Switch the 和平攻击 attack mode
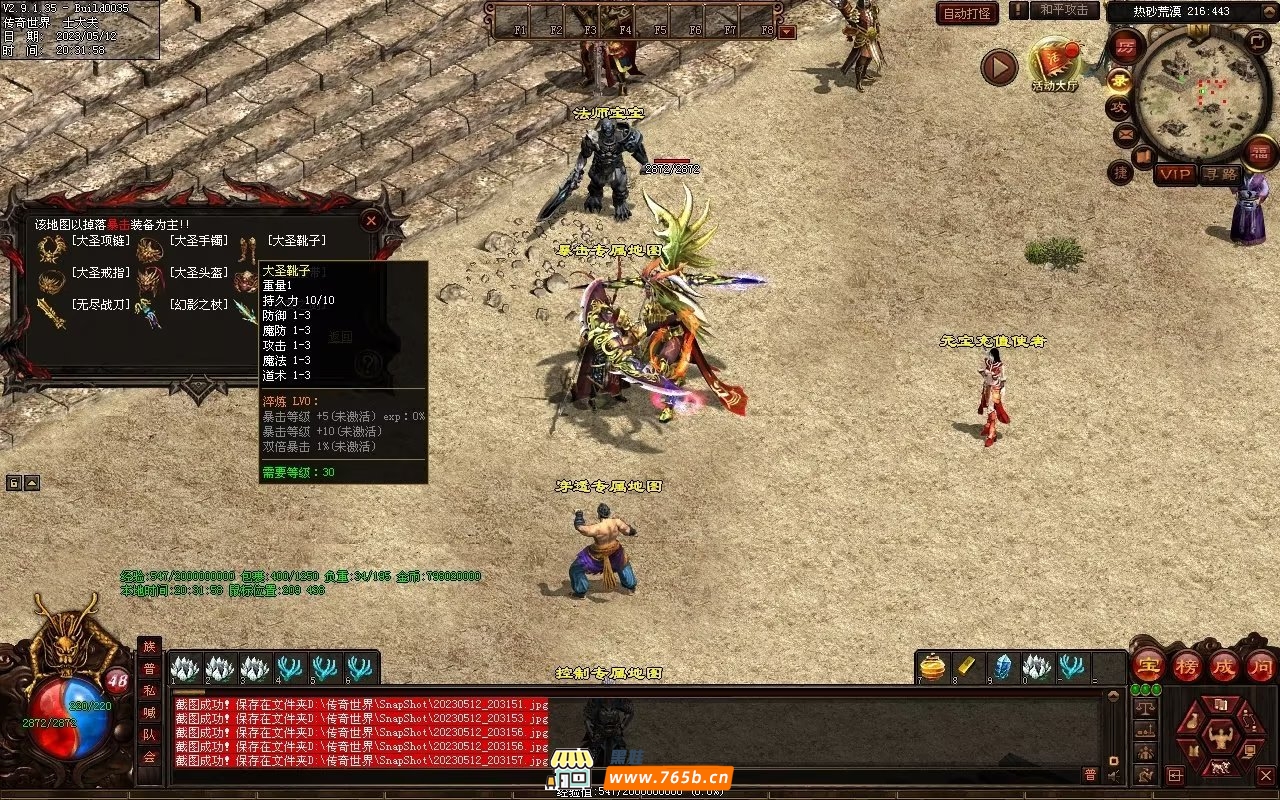The height and width of the screenshot is (800, 1280). 1063,10
